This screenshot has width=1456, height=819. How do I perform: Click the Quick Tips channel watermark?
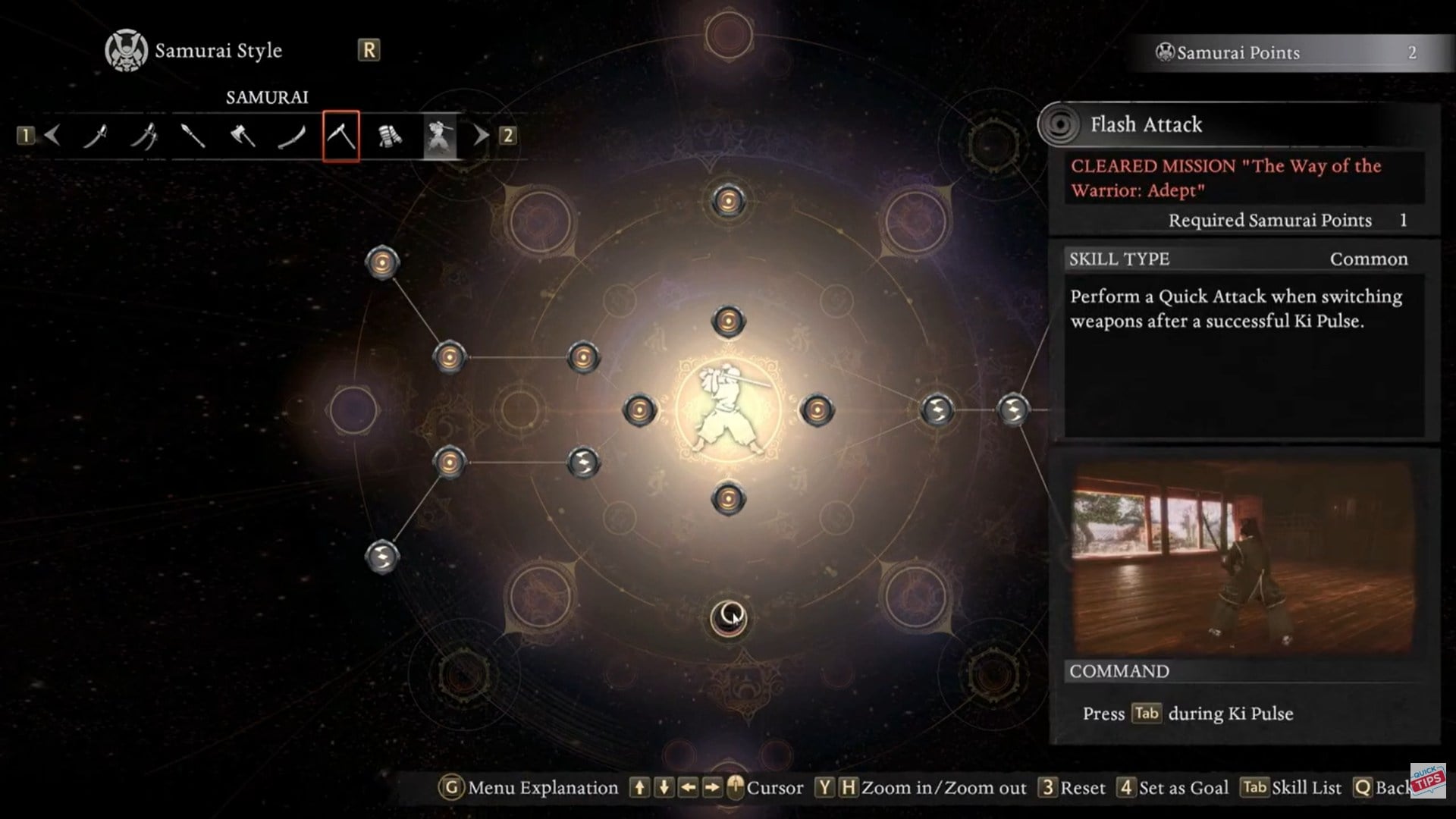pos(1428,780)
